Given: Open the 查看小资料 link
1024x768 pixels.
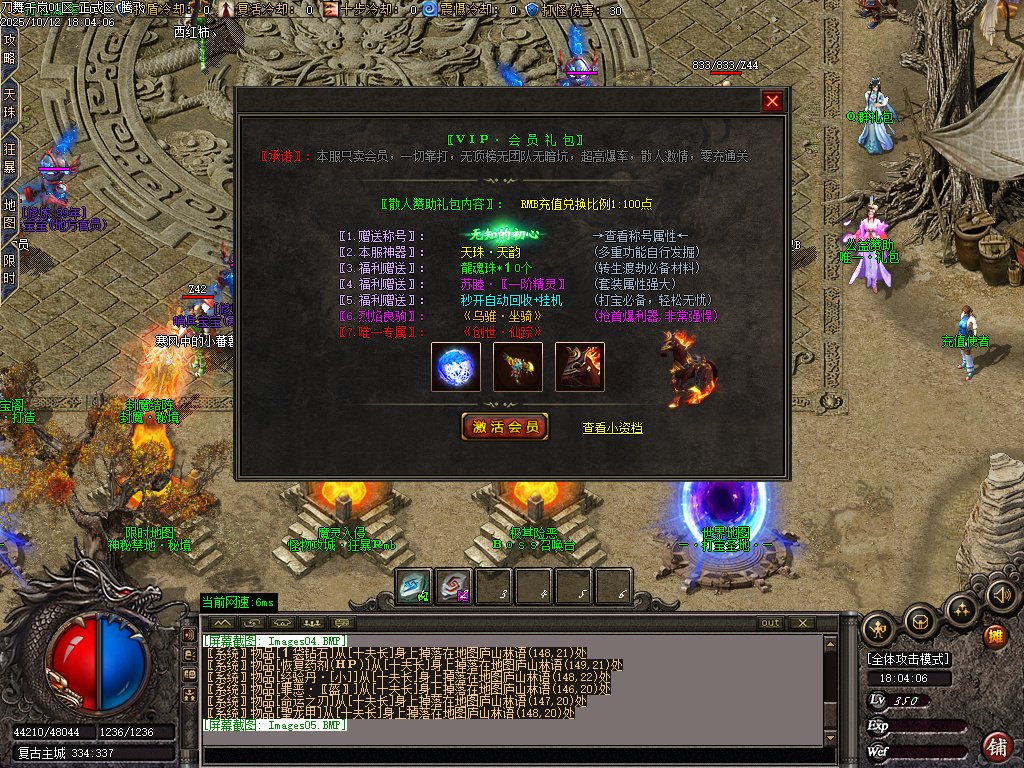Looking at the screenshot, I should click(612, 428).
